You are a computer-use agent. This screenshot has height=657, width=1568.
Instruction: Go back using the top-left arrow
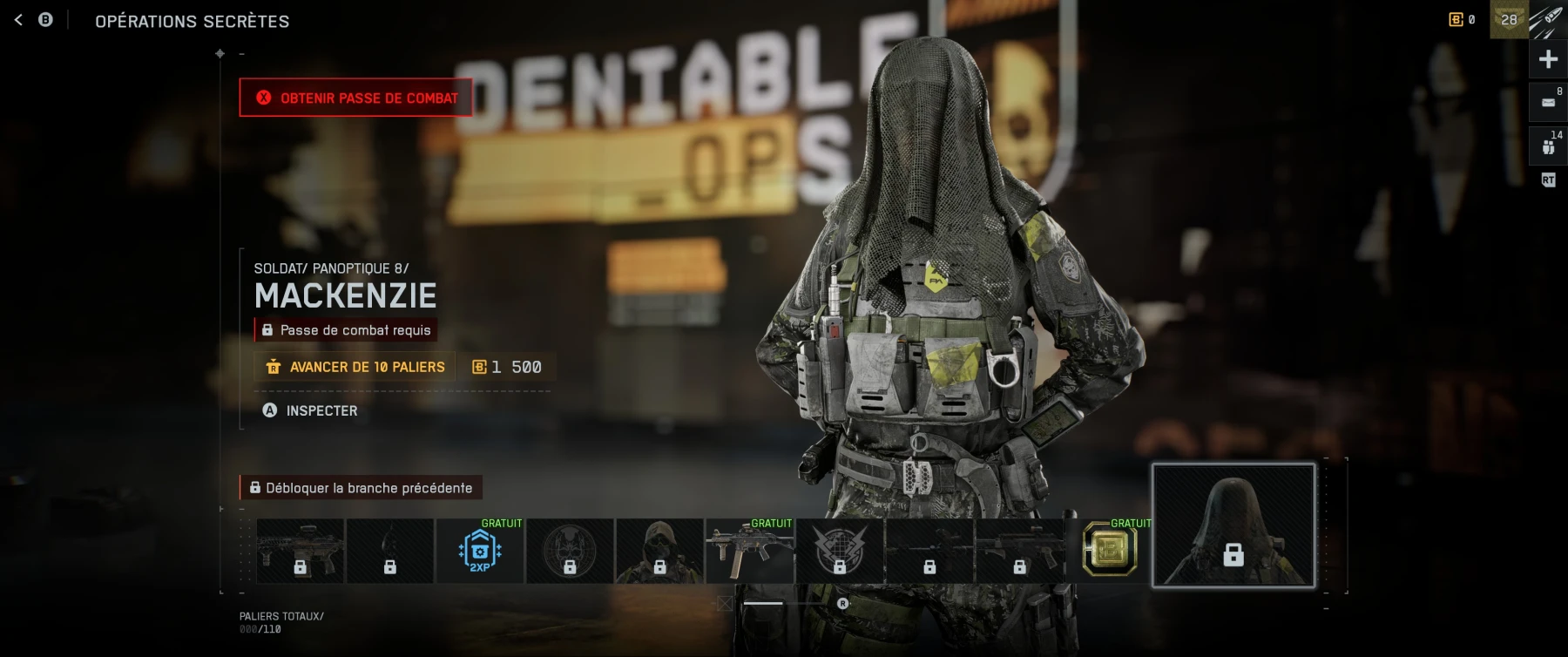[18, 20]
